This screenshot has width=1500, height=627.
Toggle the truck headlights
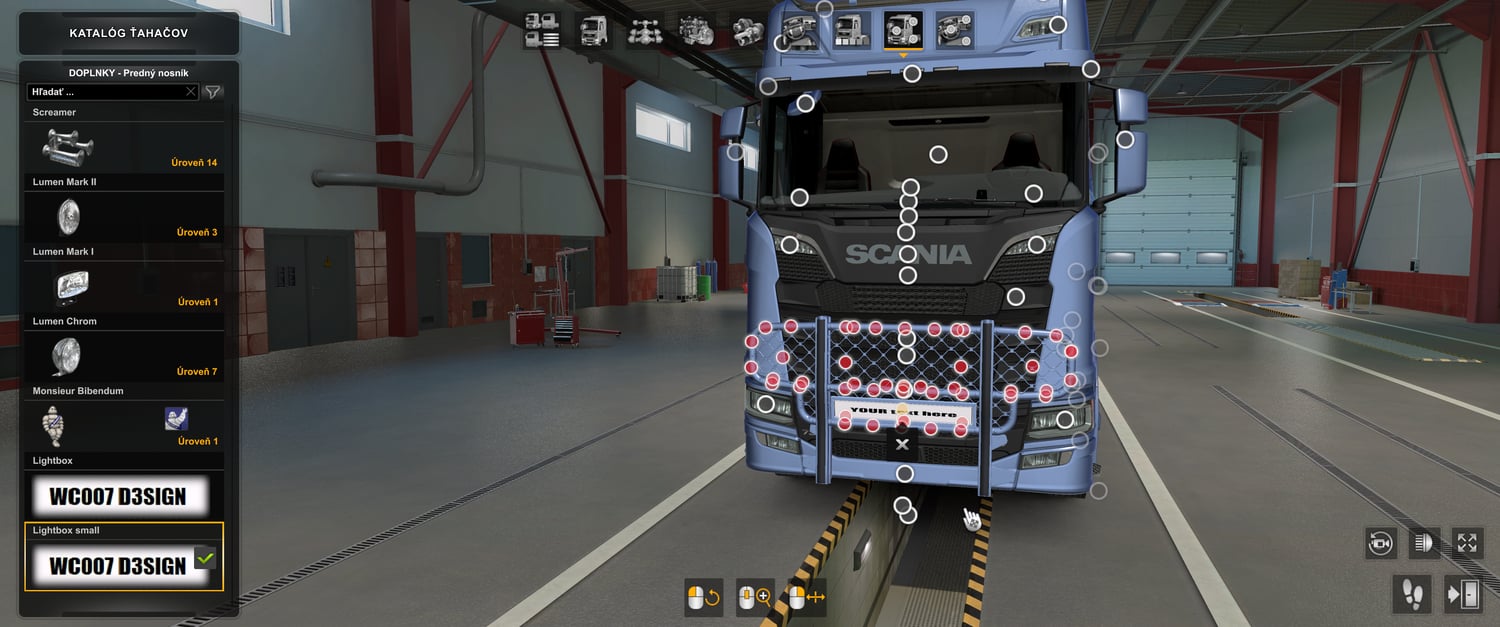[1423, 543]
